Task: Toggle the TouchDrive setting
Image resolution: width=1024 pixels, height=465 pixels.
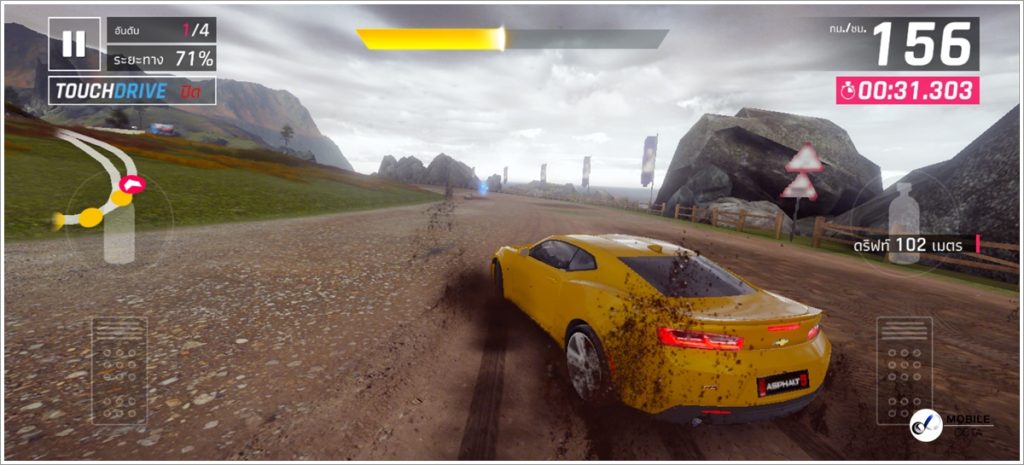Action: [x=132, y=91]
